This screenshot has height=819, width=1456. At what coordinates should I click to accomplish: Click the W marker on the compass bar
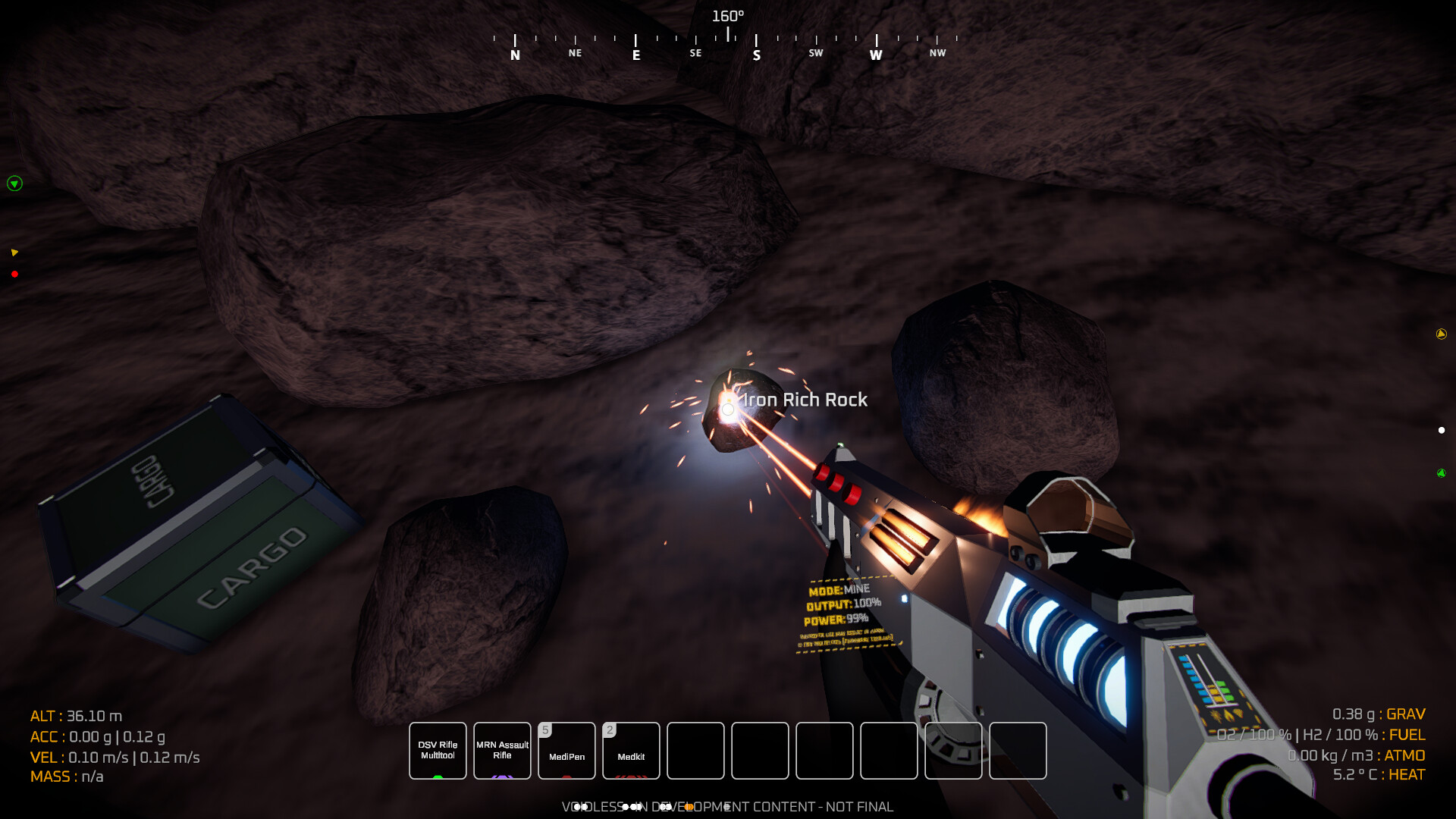click(876, 54)
